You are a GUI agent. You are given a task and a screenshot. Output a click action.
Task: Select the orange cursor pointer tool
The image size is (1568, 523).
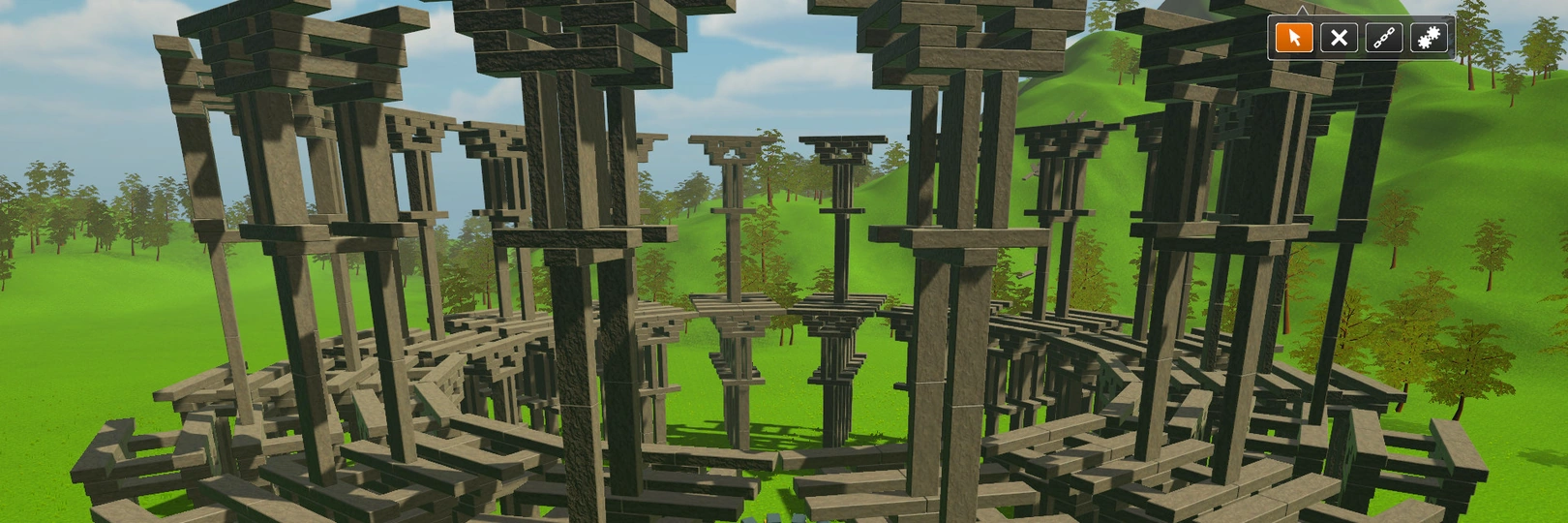coord(1294,38)
